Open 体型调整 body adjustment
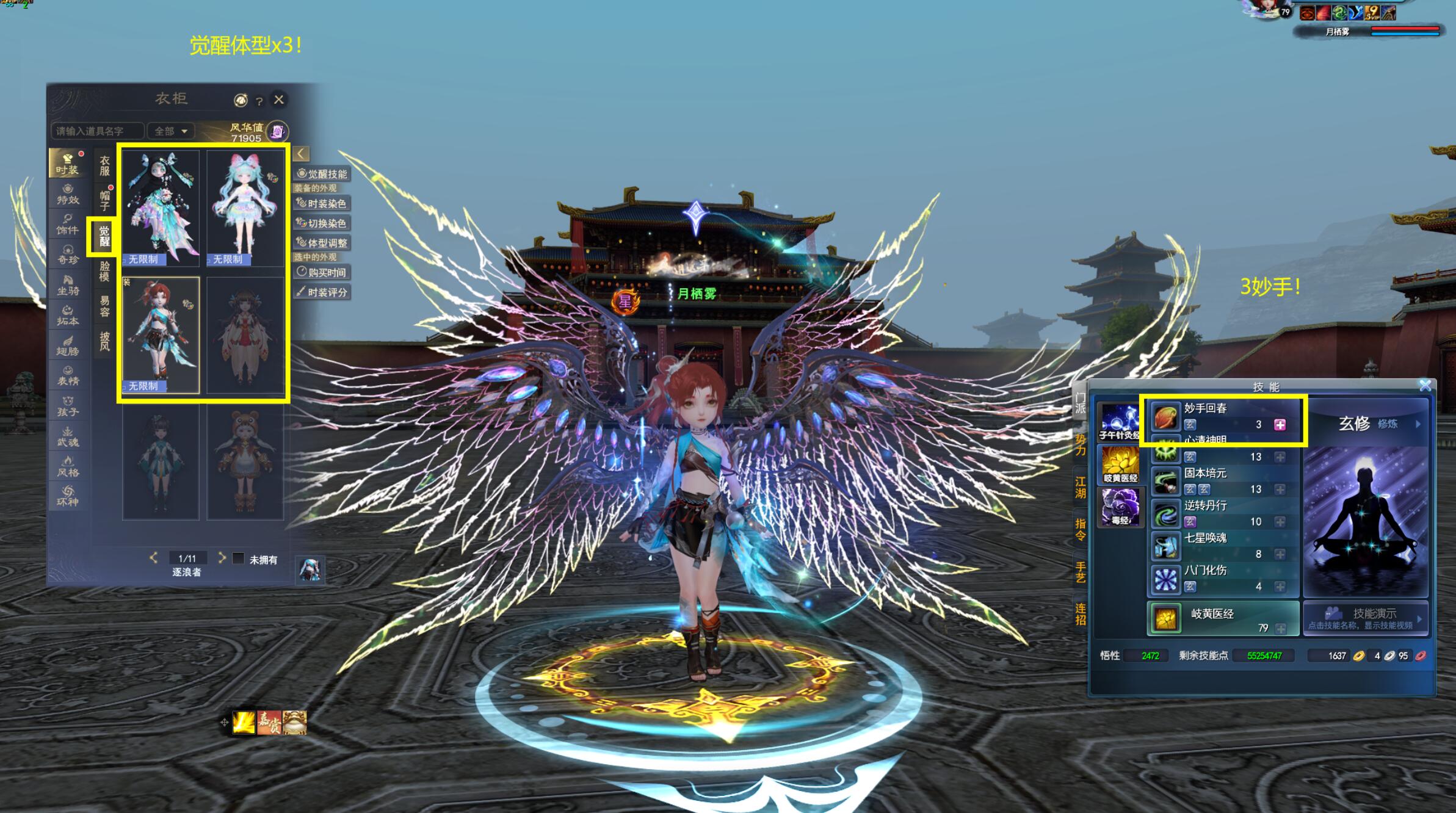 (x=322, y=243)
